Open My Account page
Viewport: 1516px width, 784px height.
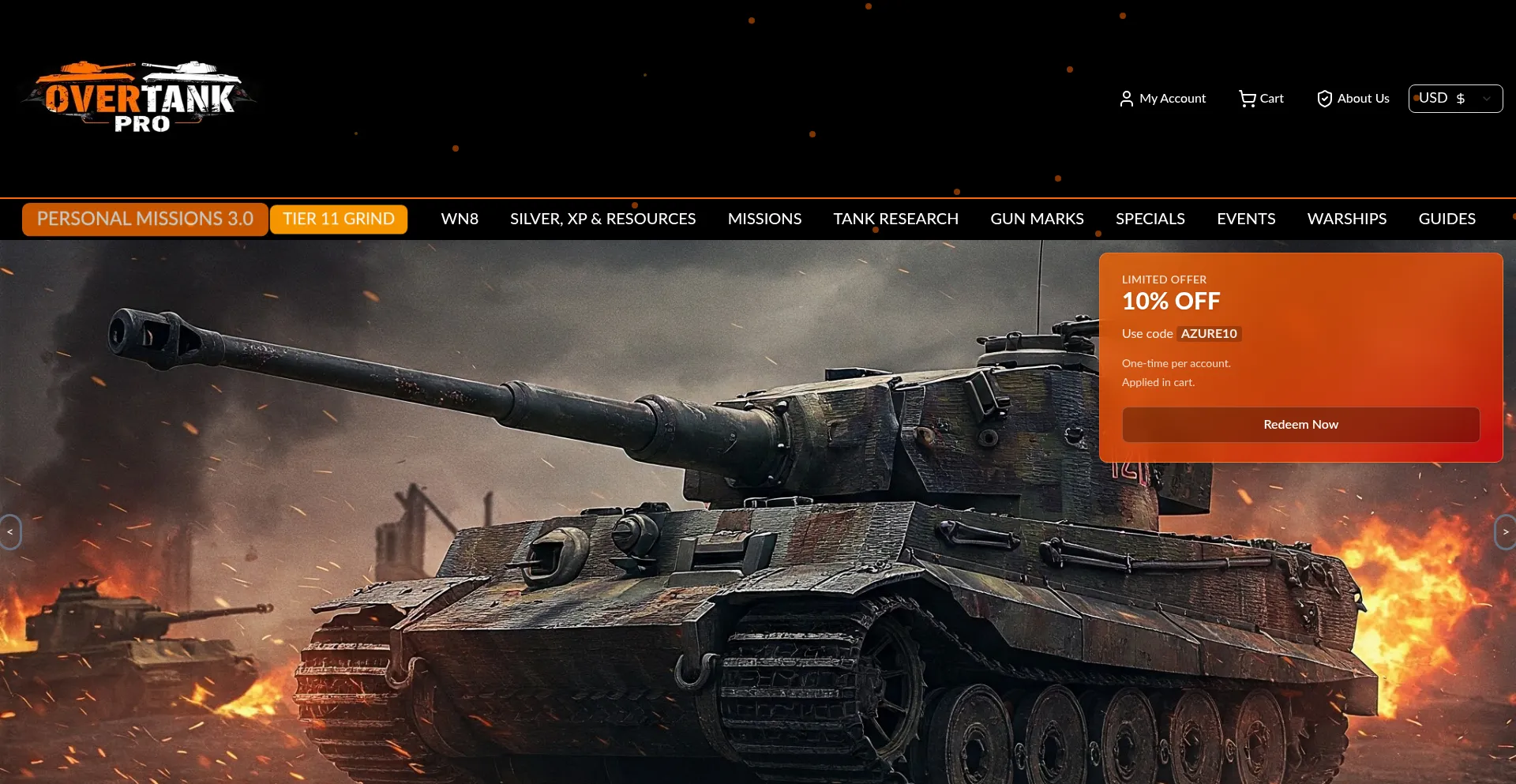[1162, 99]
